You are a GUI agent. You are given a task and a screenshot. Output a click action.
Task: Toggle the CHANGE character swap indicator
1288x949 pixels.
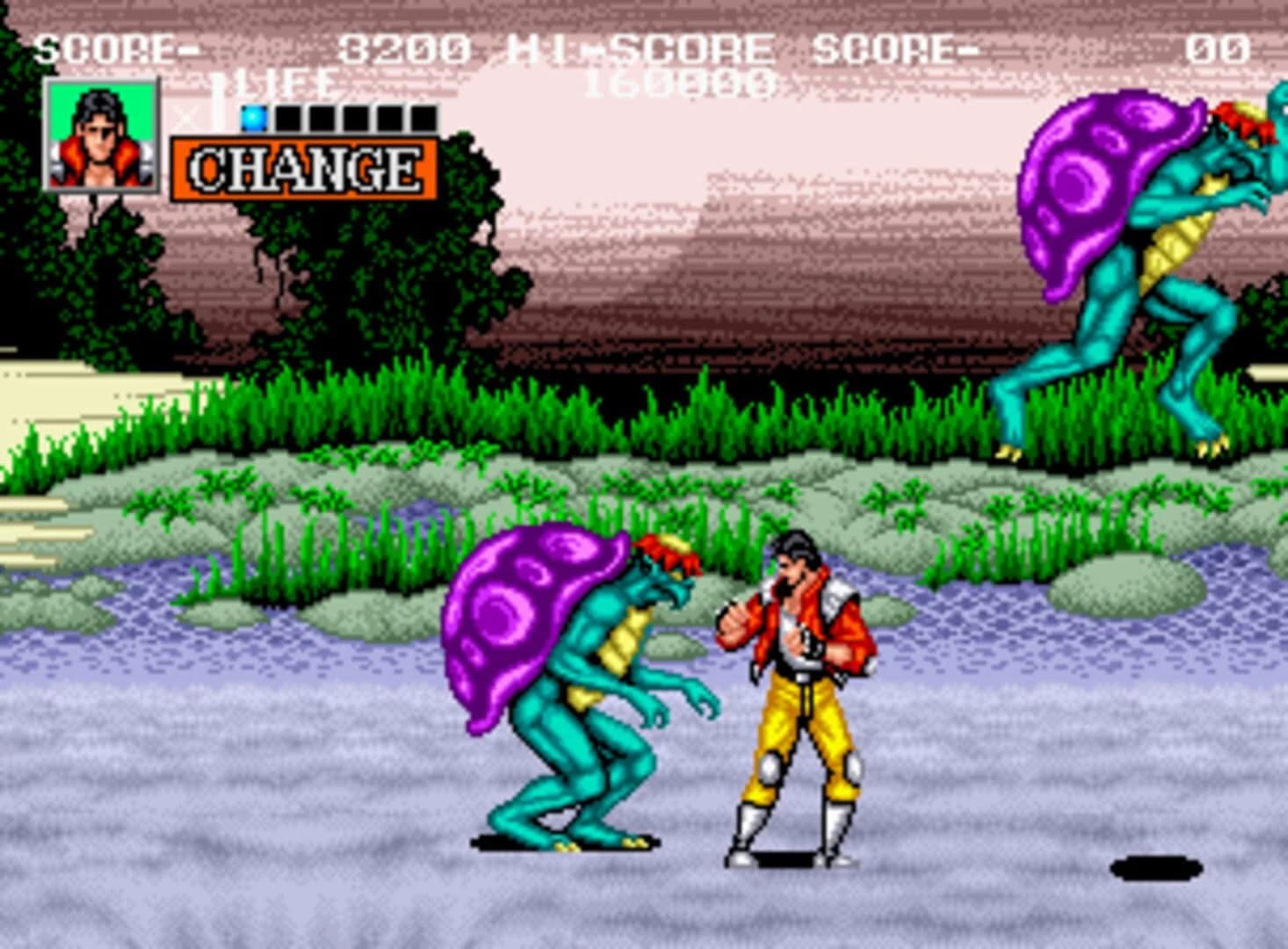[305, 165]
